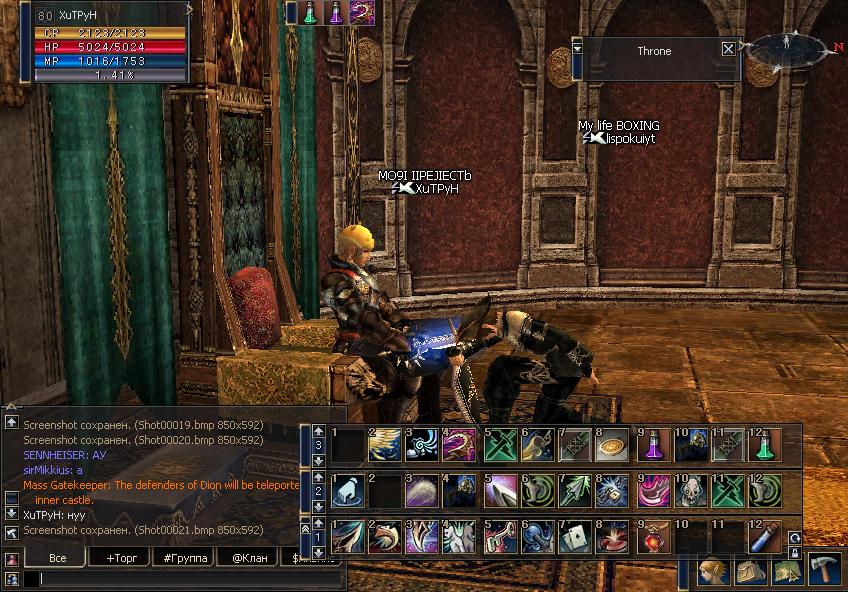The image size is (848, 592).
Task: Open the map with the green scroll icon
Action: coord(789,571)
